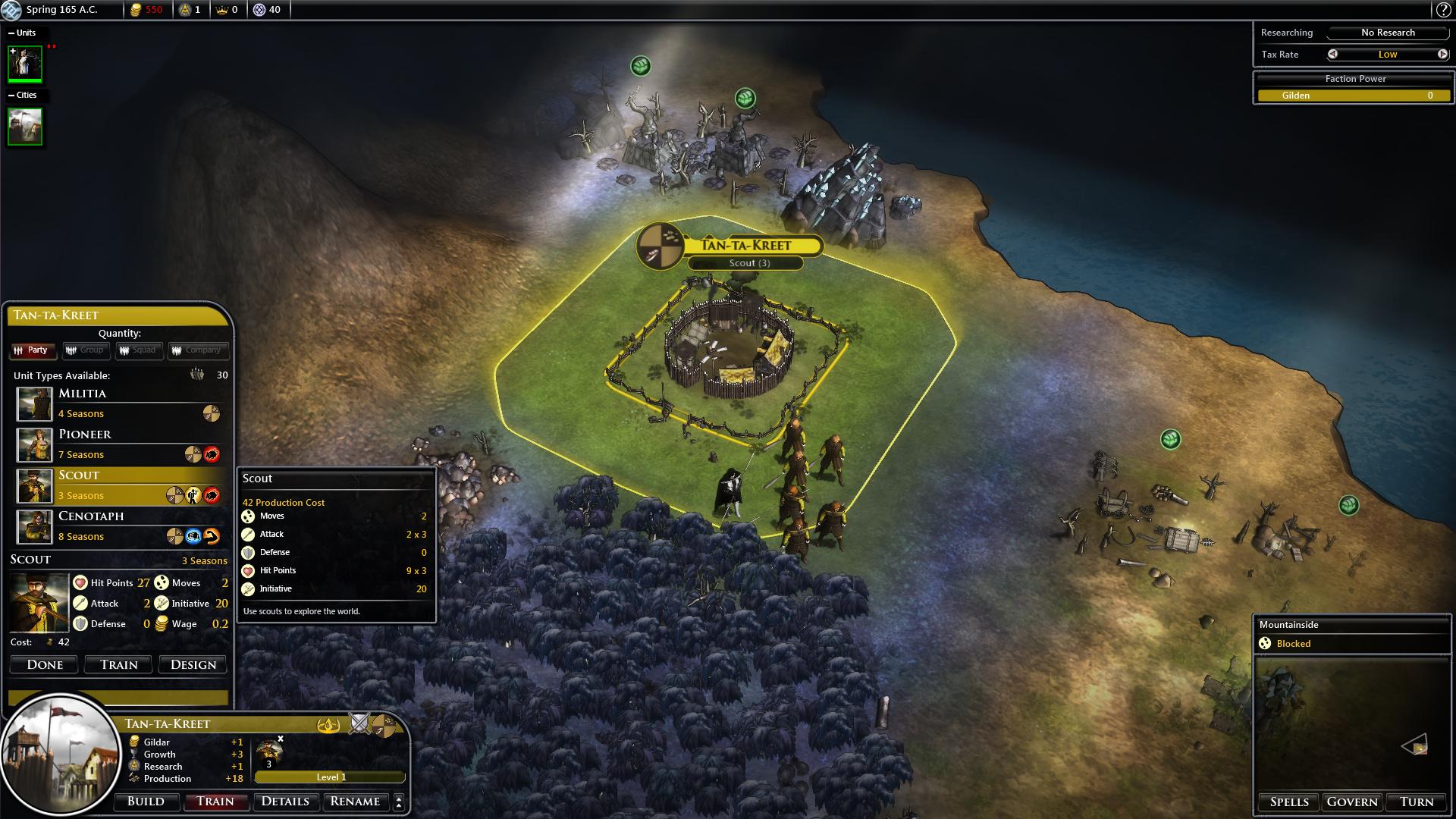Select the sovereign unit portrait under Units

click(x=25, y=64)
